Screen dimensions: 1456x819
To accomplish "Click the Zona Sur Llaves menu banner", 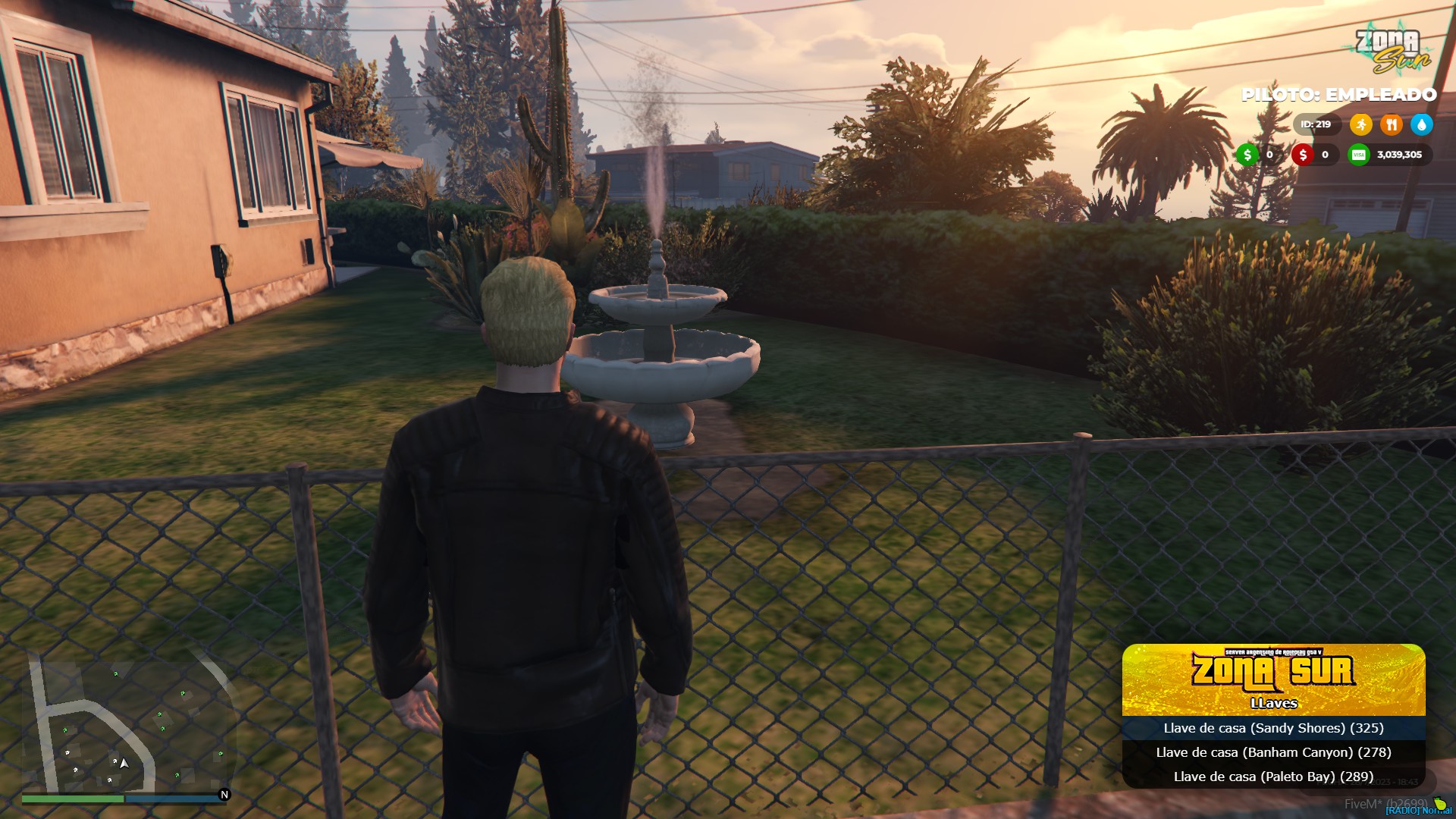I will [1273, 679].
